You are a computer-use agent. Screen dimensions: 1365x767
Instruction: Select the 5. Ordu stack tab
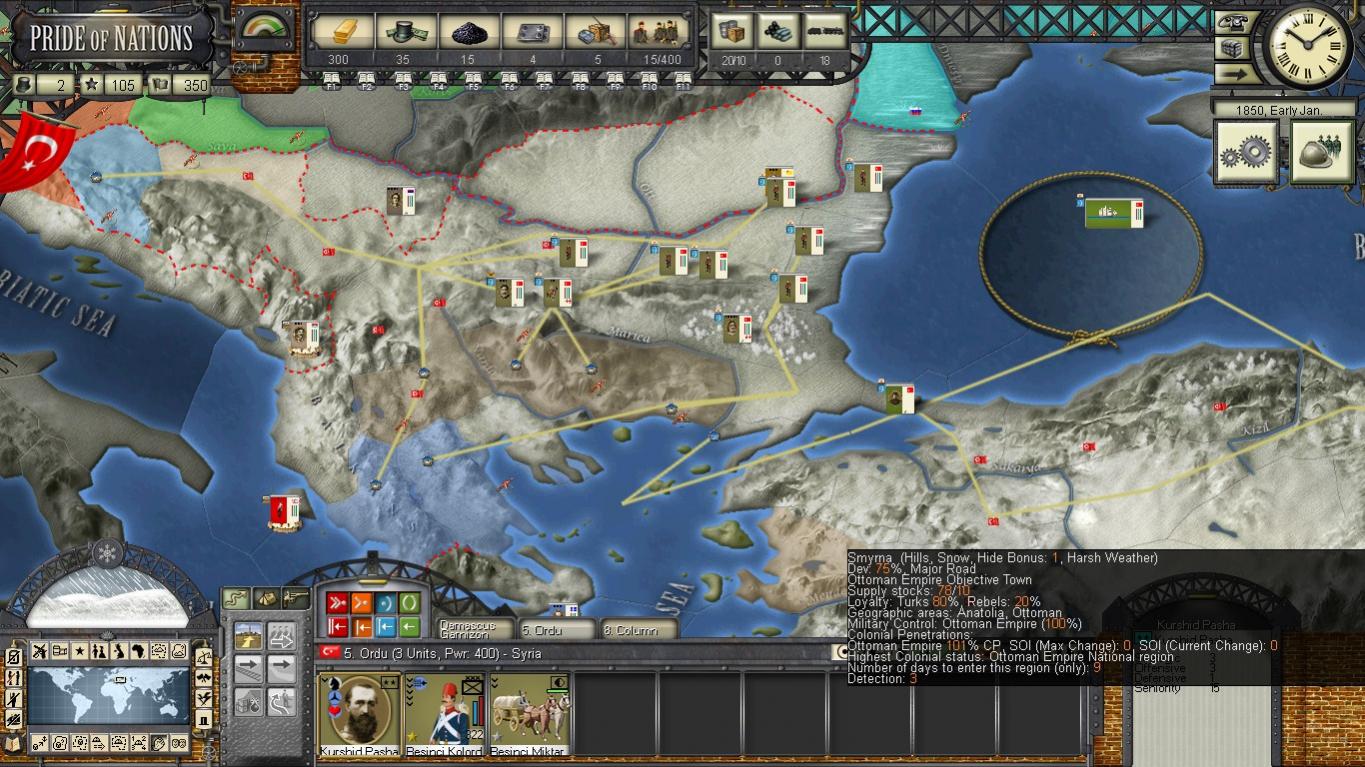pos(556,630)
